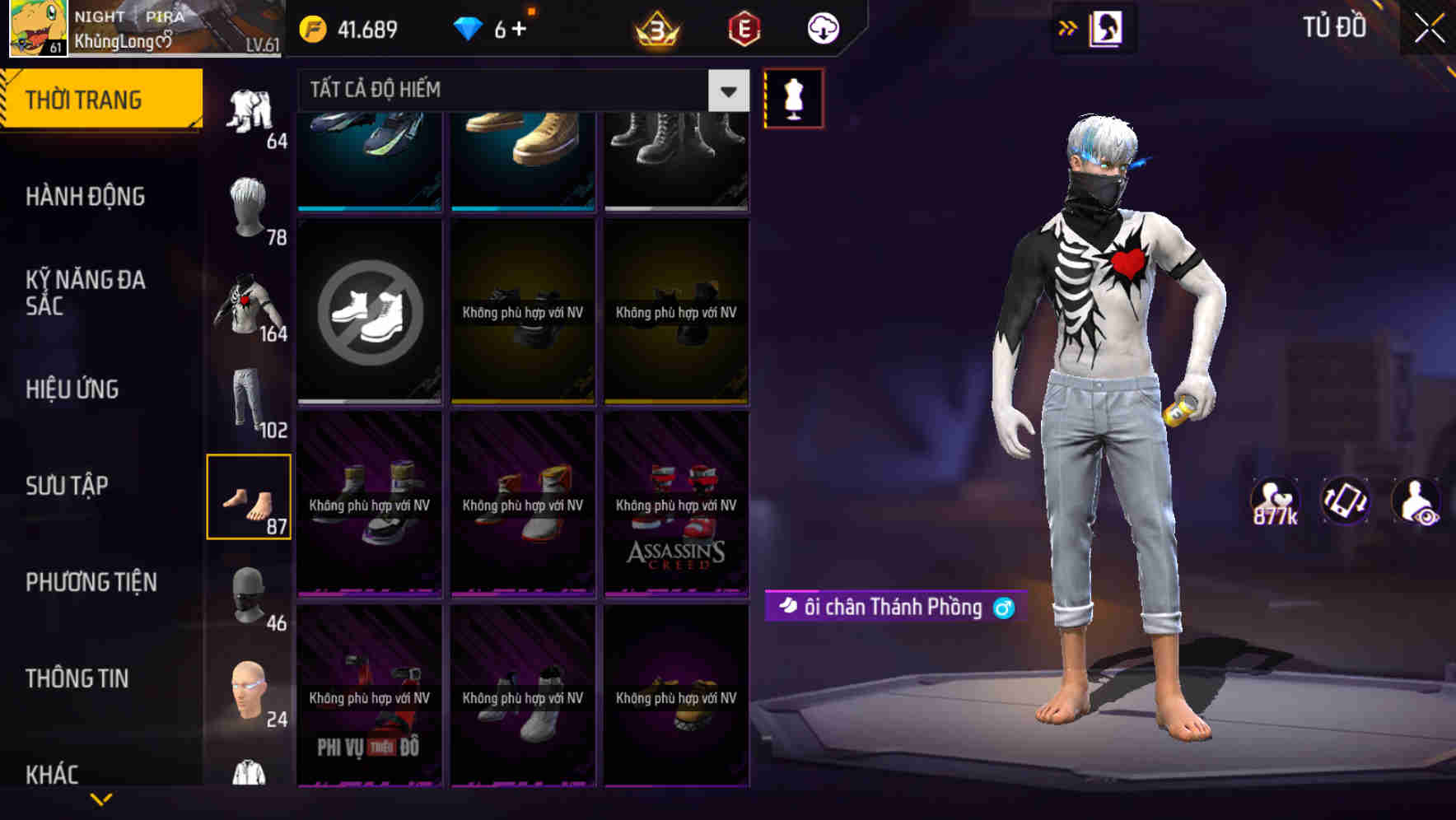Open the download resources cloud icon
Image resolution: width=1456 pixels, height=820 pixels.
(x=822, y=29)
